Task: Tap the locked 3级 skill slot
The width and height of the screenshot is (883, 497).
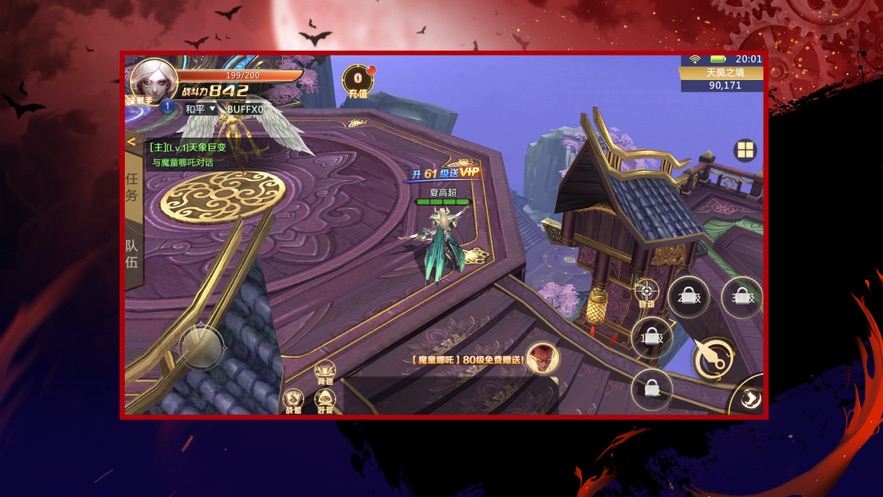Action: click(x=741, y=298)
